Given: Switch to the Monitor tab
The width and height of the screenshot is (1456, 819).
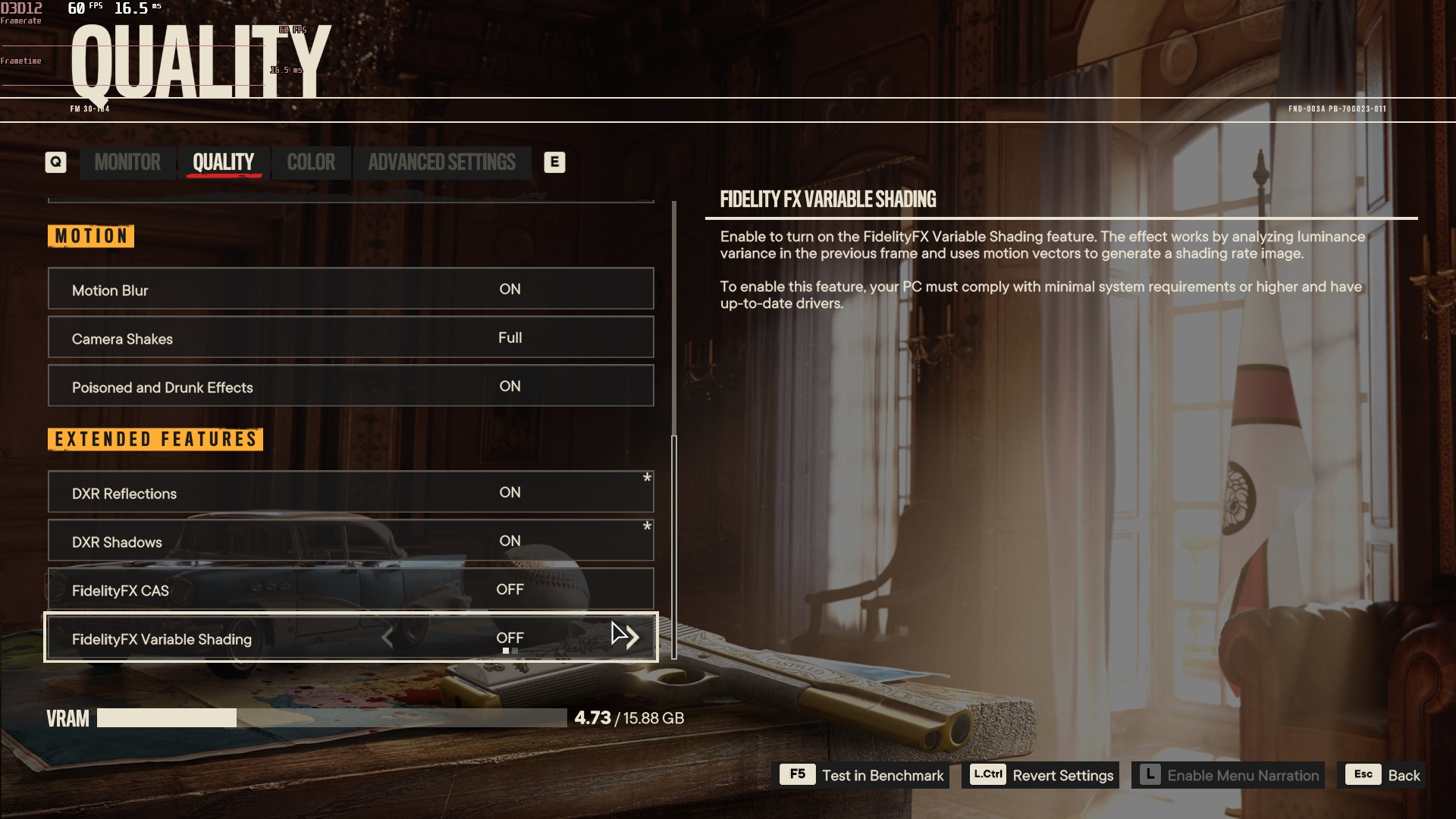Looking at the screenshot, I should (127, 162).
